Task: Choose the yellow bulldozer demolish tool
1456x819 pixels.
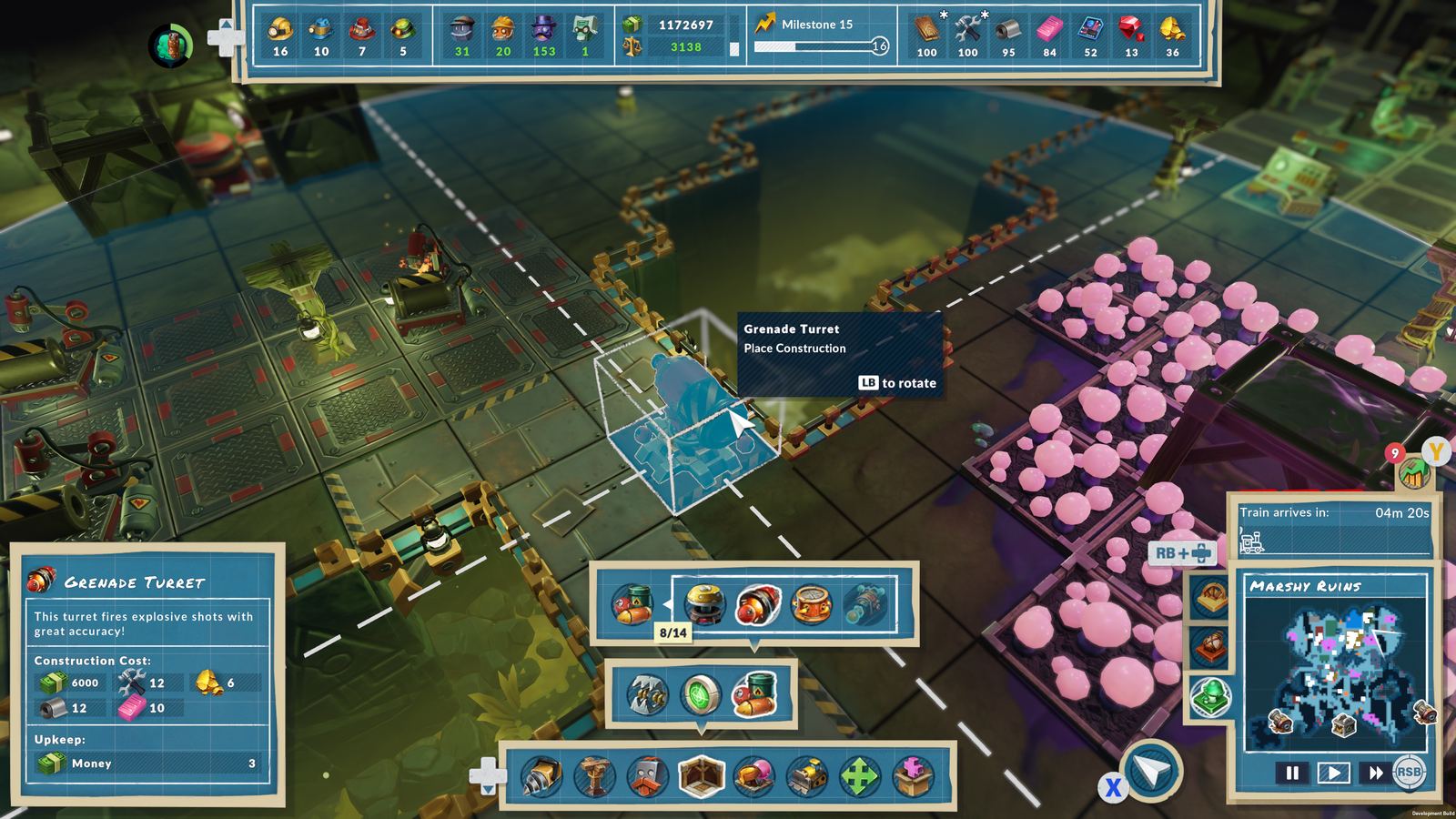Action: pos(806,777)
